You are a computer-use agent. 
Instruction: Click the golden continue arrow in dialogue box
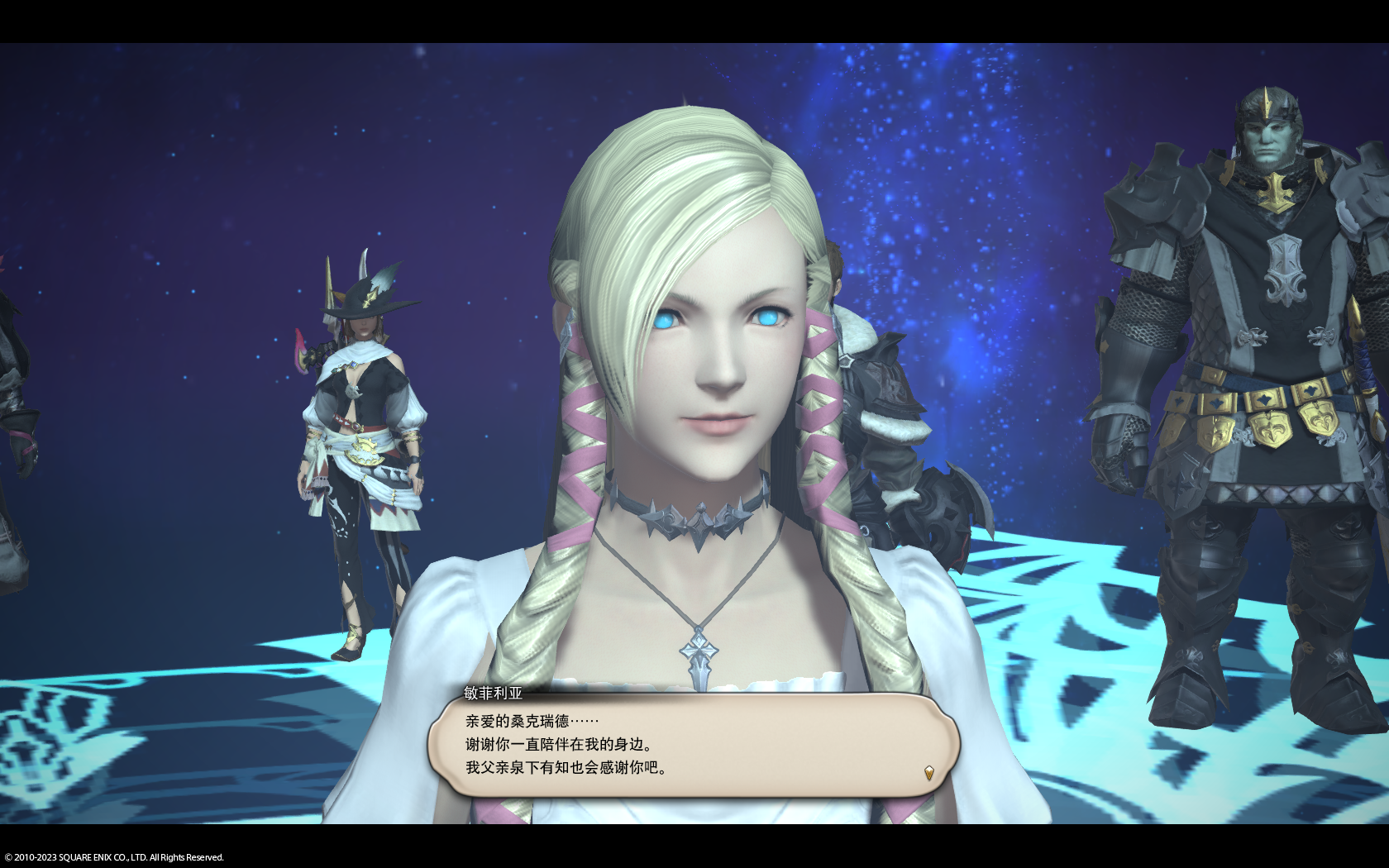(x=928, y=773)
